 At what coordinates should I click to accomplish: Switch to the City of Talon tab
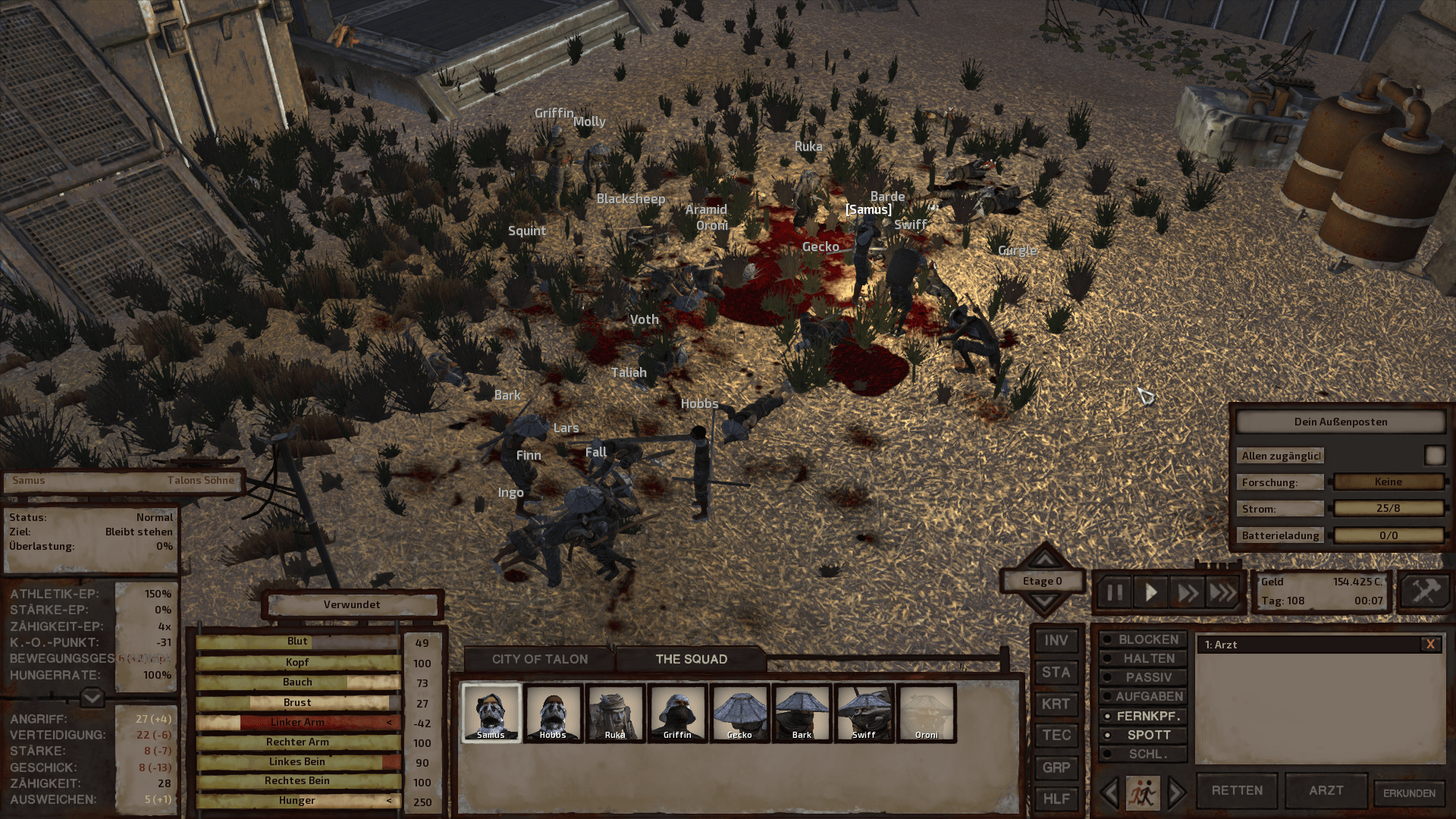[x=539, y=659]
